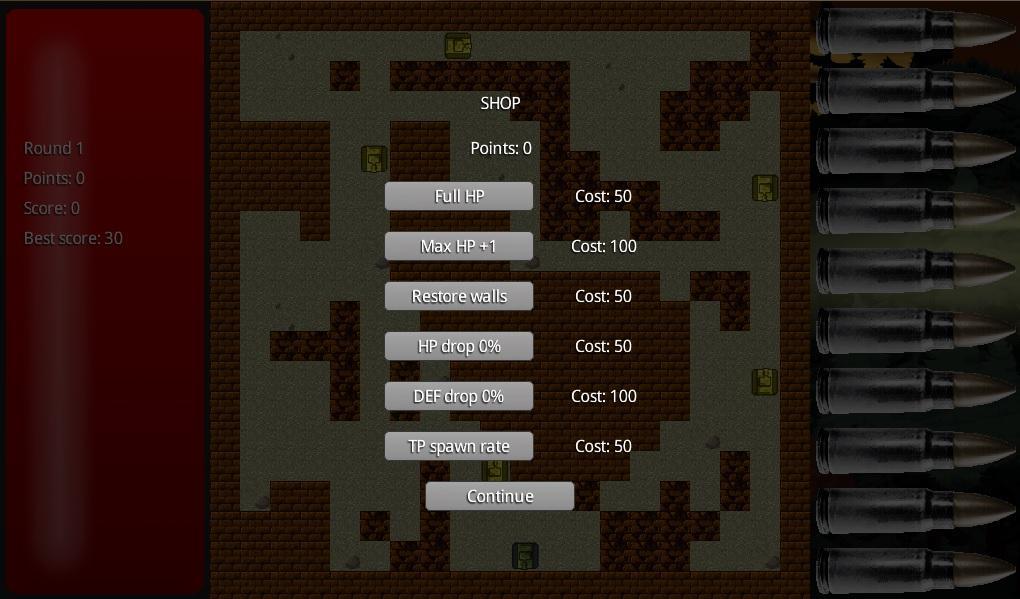Buy the TP spawn rate upgrade

(459, 446)
